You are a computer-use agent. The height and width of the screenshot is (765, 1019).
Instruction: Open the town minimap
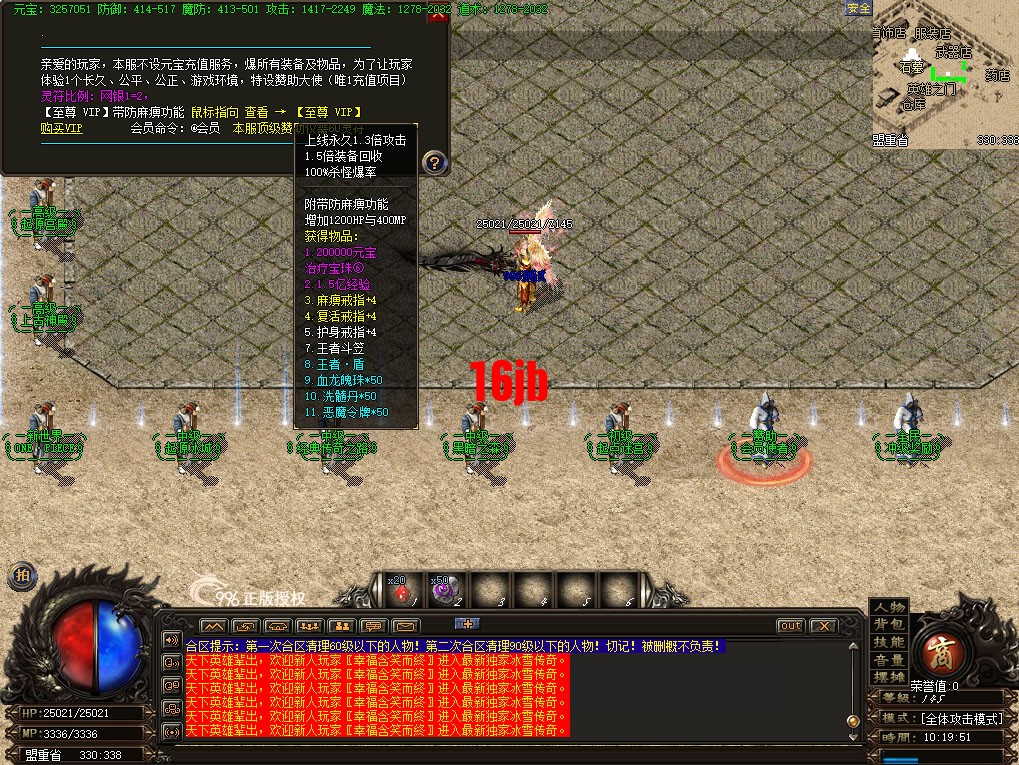[944, 75]
